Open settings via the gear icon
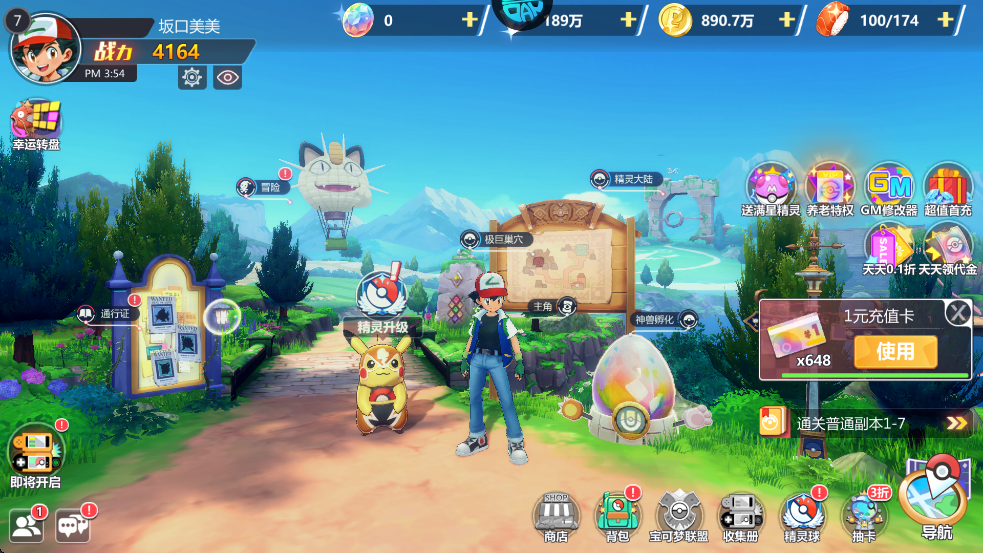Image resolution: width=983 pixels, height=553 pixels. [x=192, y=77]
